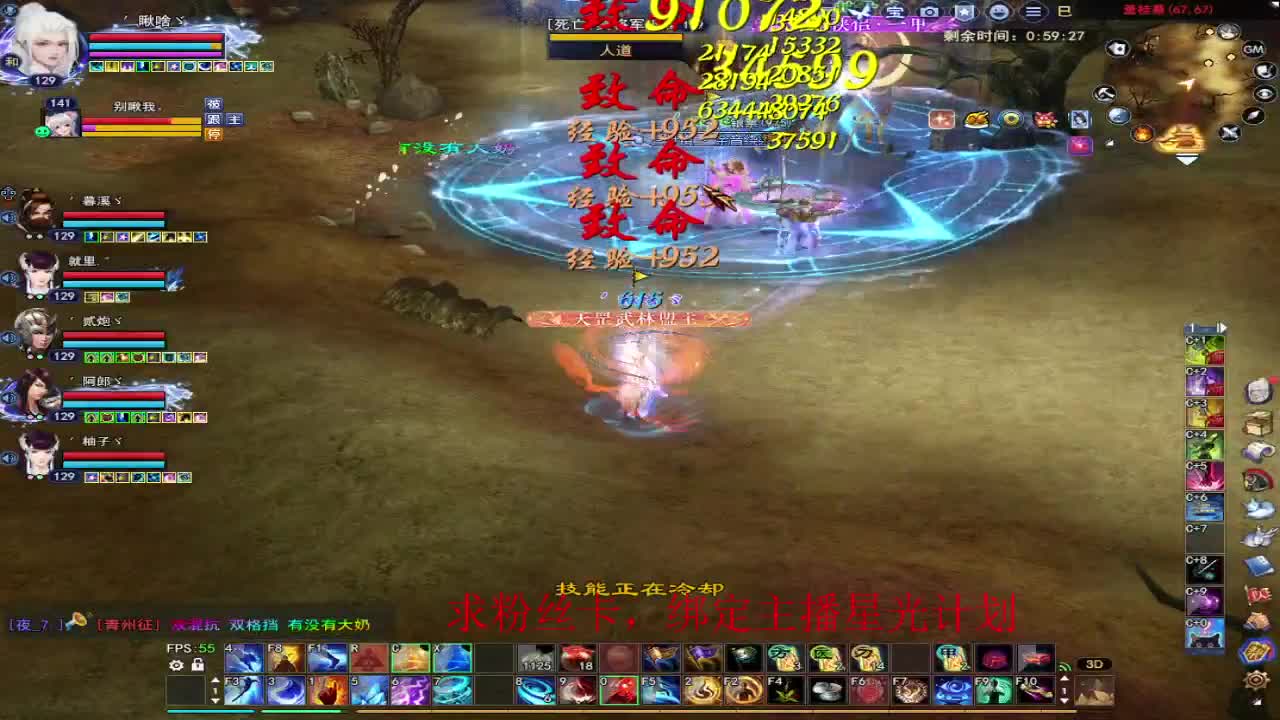1280x720 pixels.
Task: Open the smiley emote icon in the top bar
Action: [x=999, y=11]
